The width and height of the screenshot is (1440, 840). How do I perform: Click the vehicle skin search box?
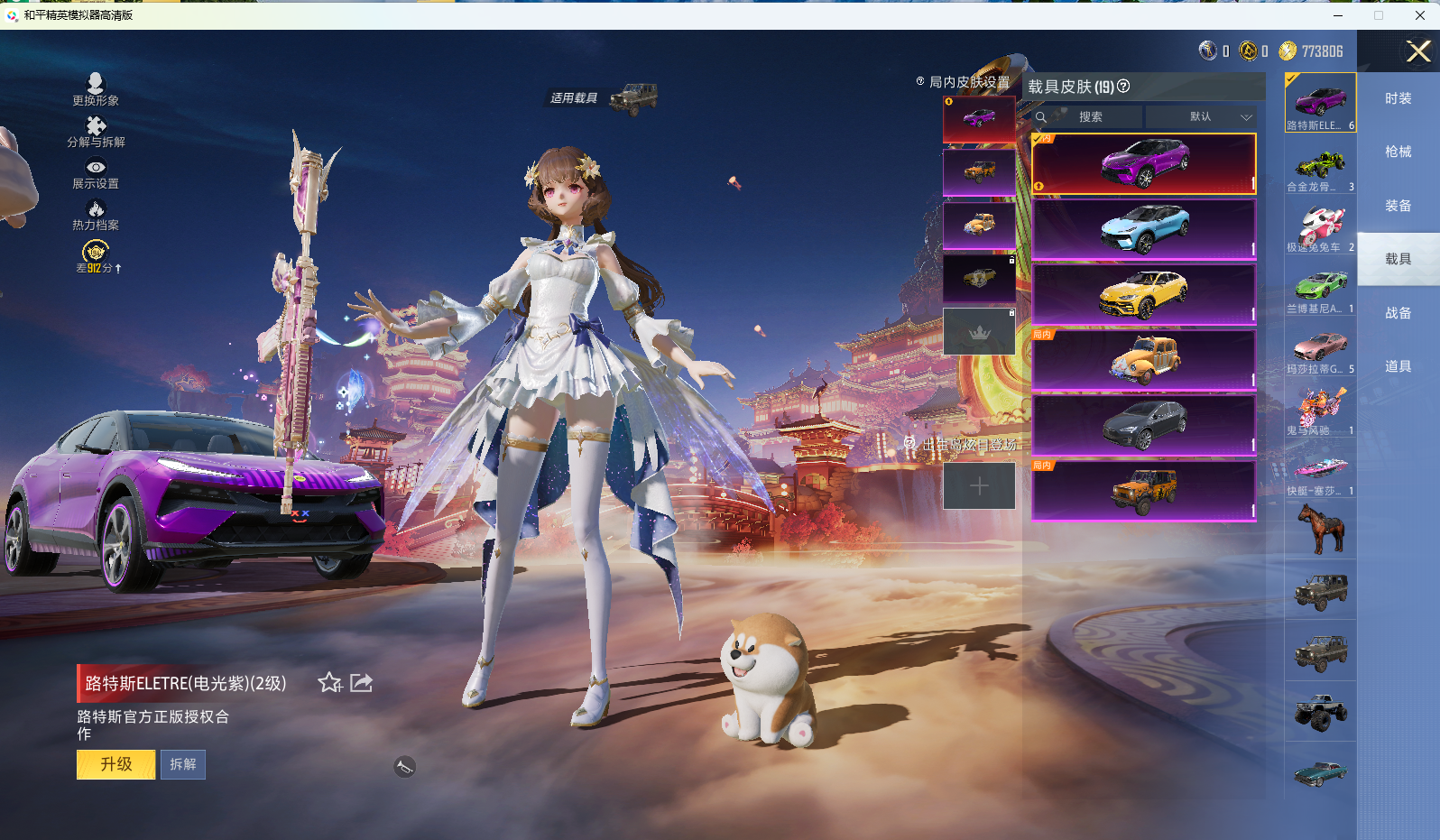coord(1090,117)
